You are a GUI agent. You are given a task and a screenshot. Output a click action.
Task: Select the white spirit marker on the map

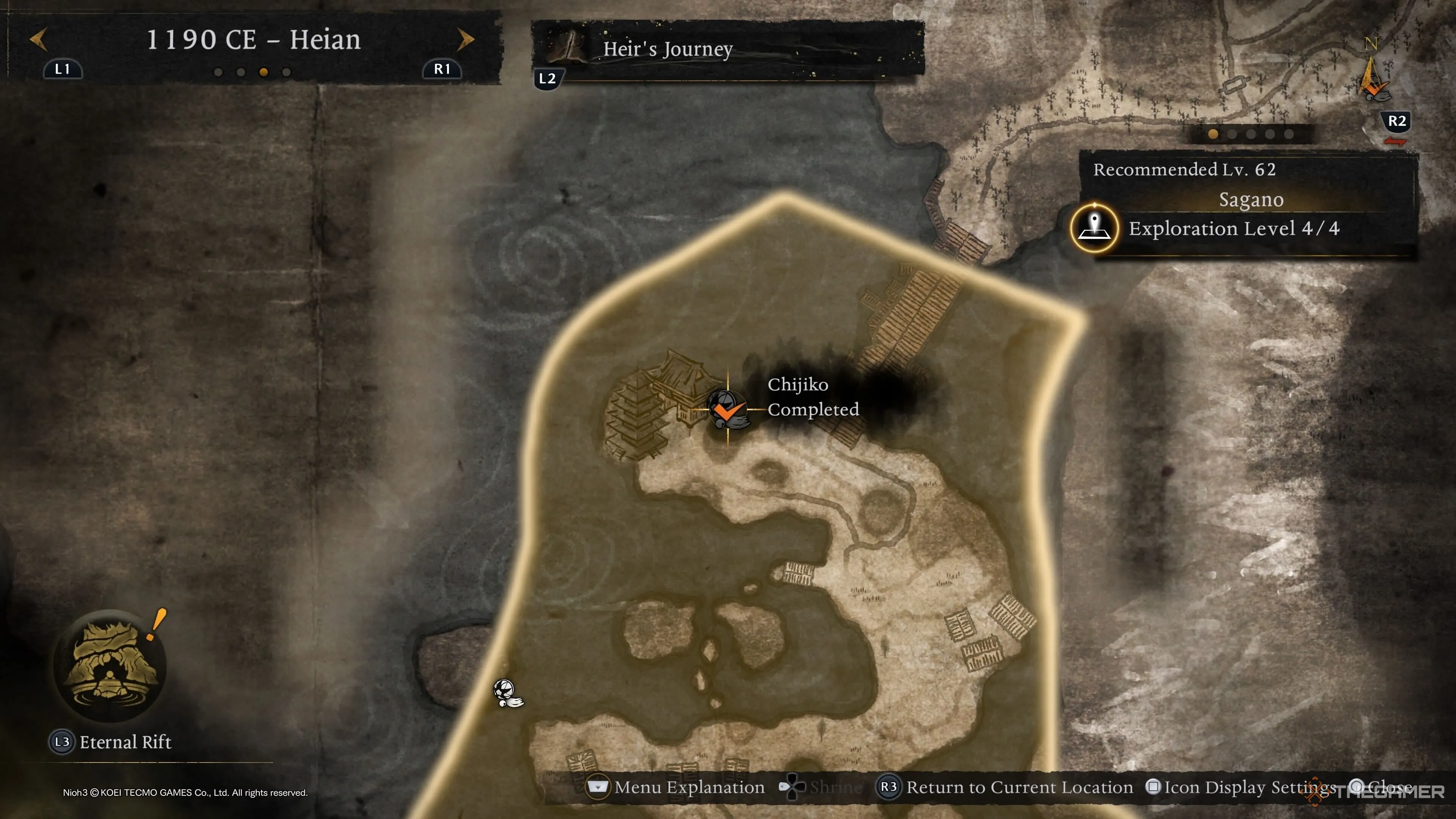click(507, 693)
